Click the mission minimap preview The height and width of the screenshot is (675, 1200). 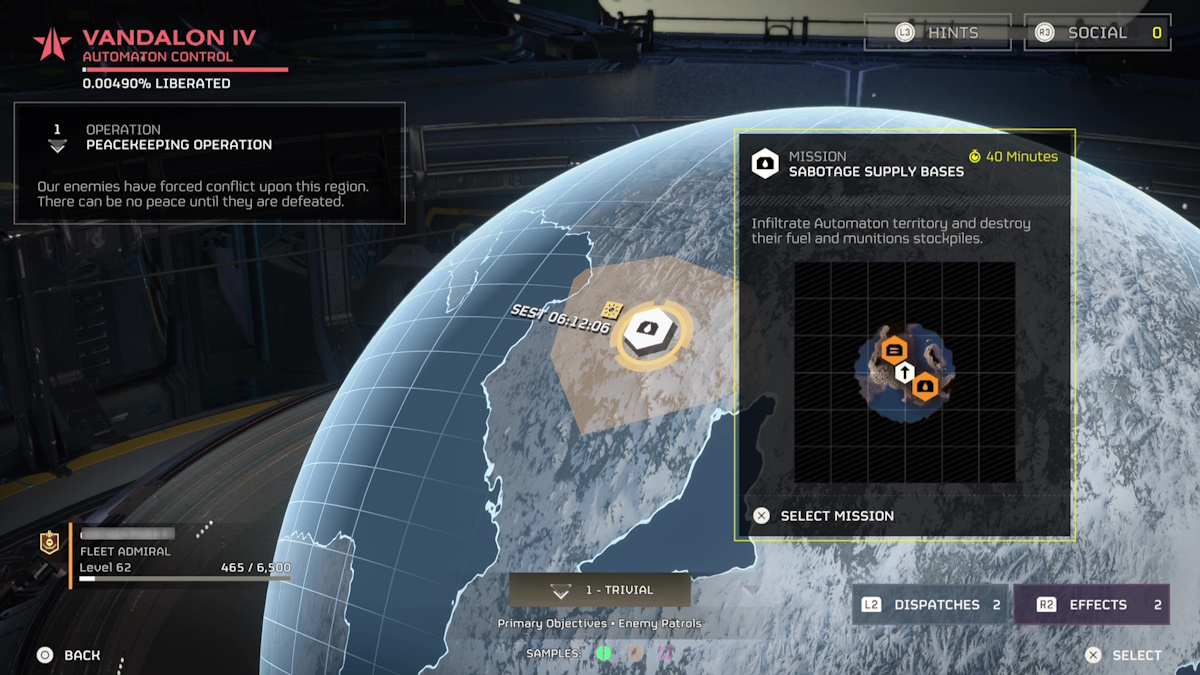pos(904,372)
